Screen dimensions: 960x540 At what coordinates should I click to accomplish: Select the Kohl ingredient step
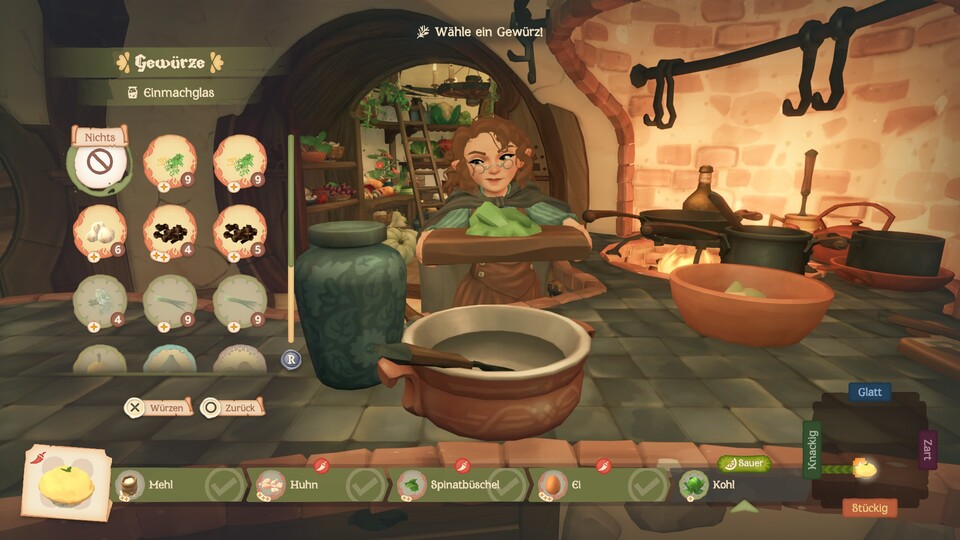[735, 486]
